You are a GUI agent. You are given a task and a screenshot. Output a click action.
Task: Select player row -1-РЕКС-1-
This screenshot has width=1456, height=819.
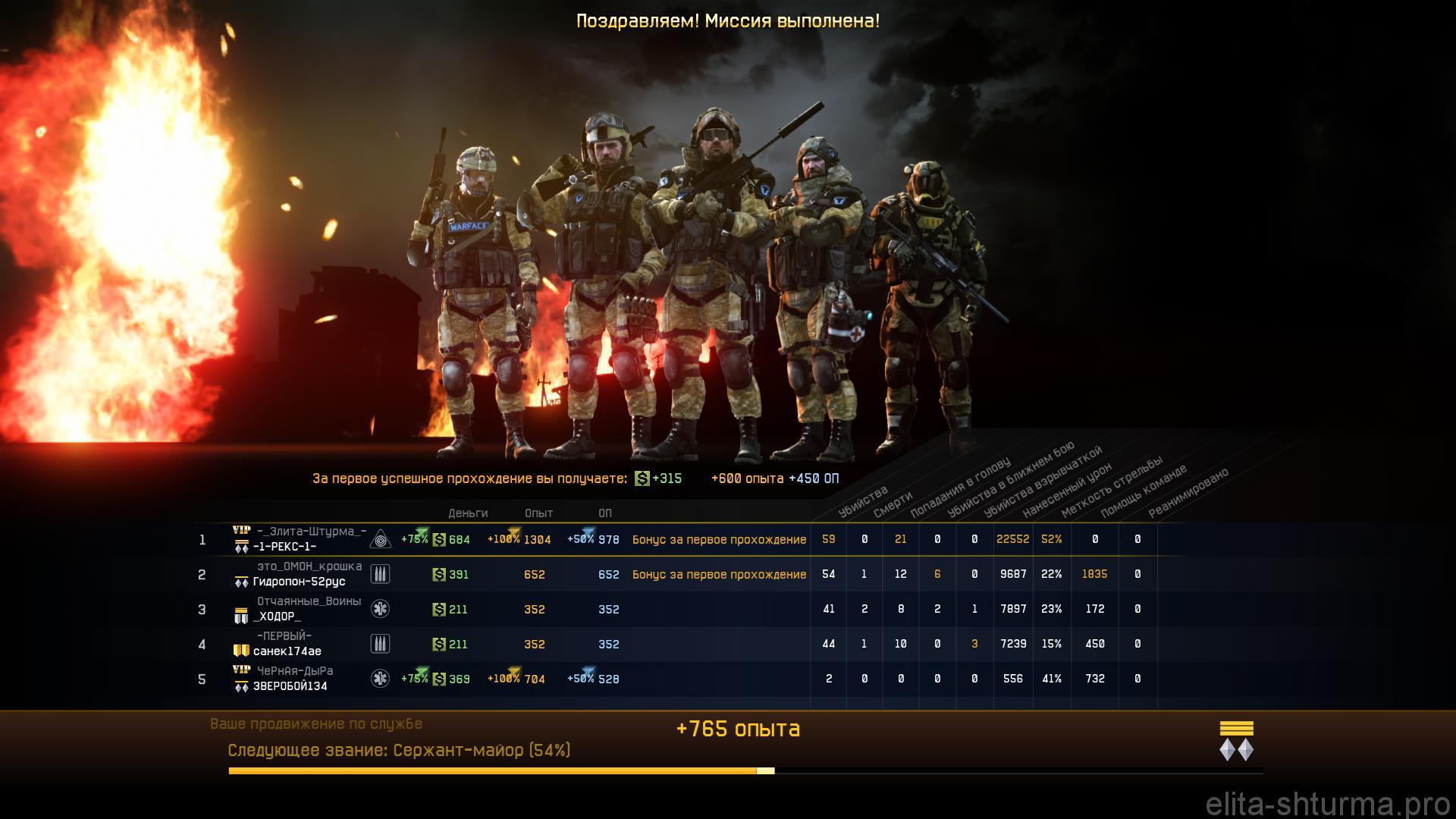coord(284,547)
